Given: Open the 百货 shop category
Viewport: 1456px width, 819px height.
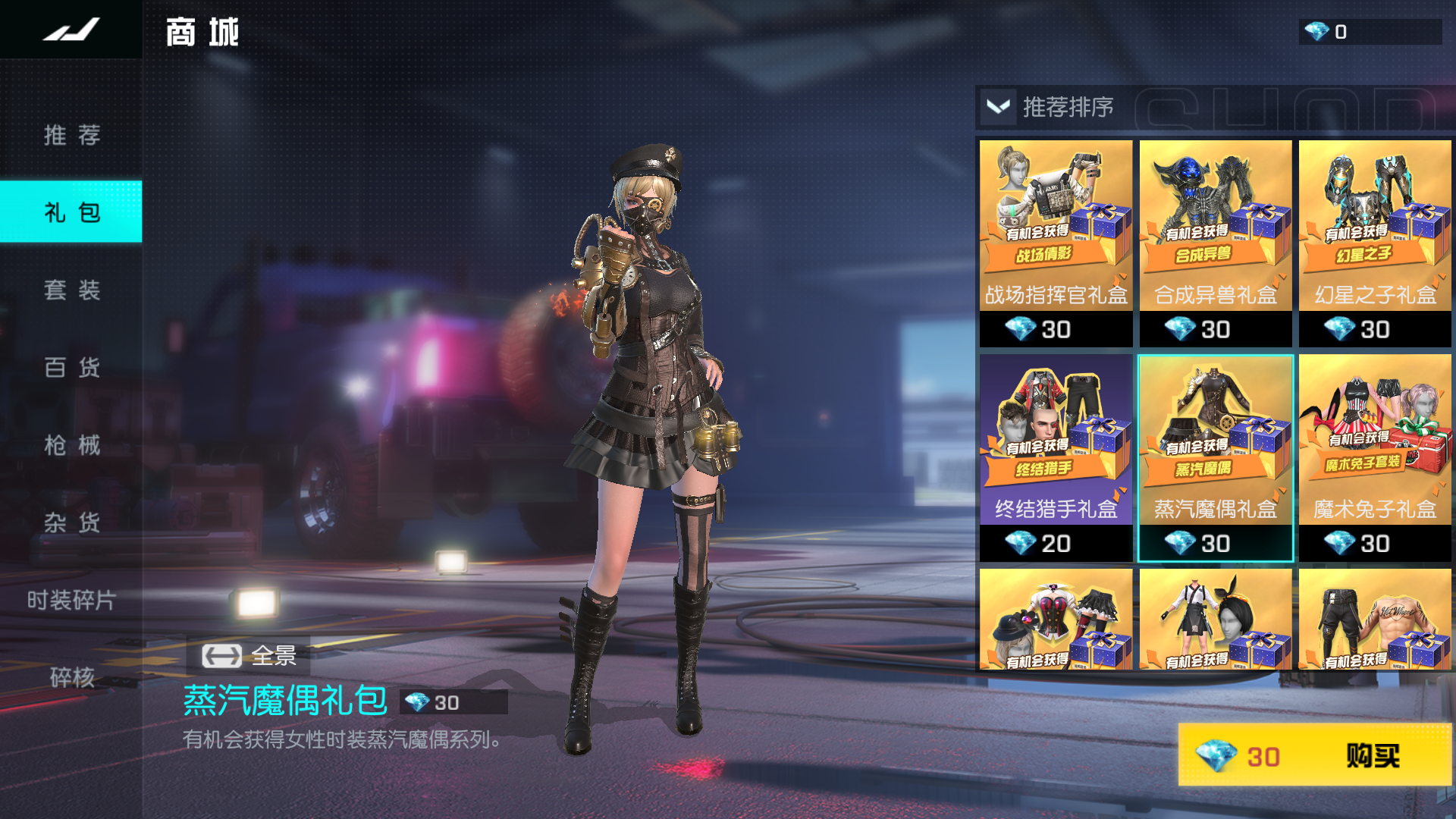Looking at the screenshot, I should pos(71,368).
